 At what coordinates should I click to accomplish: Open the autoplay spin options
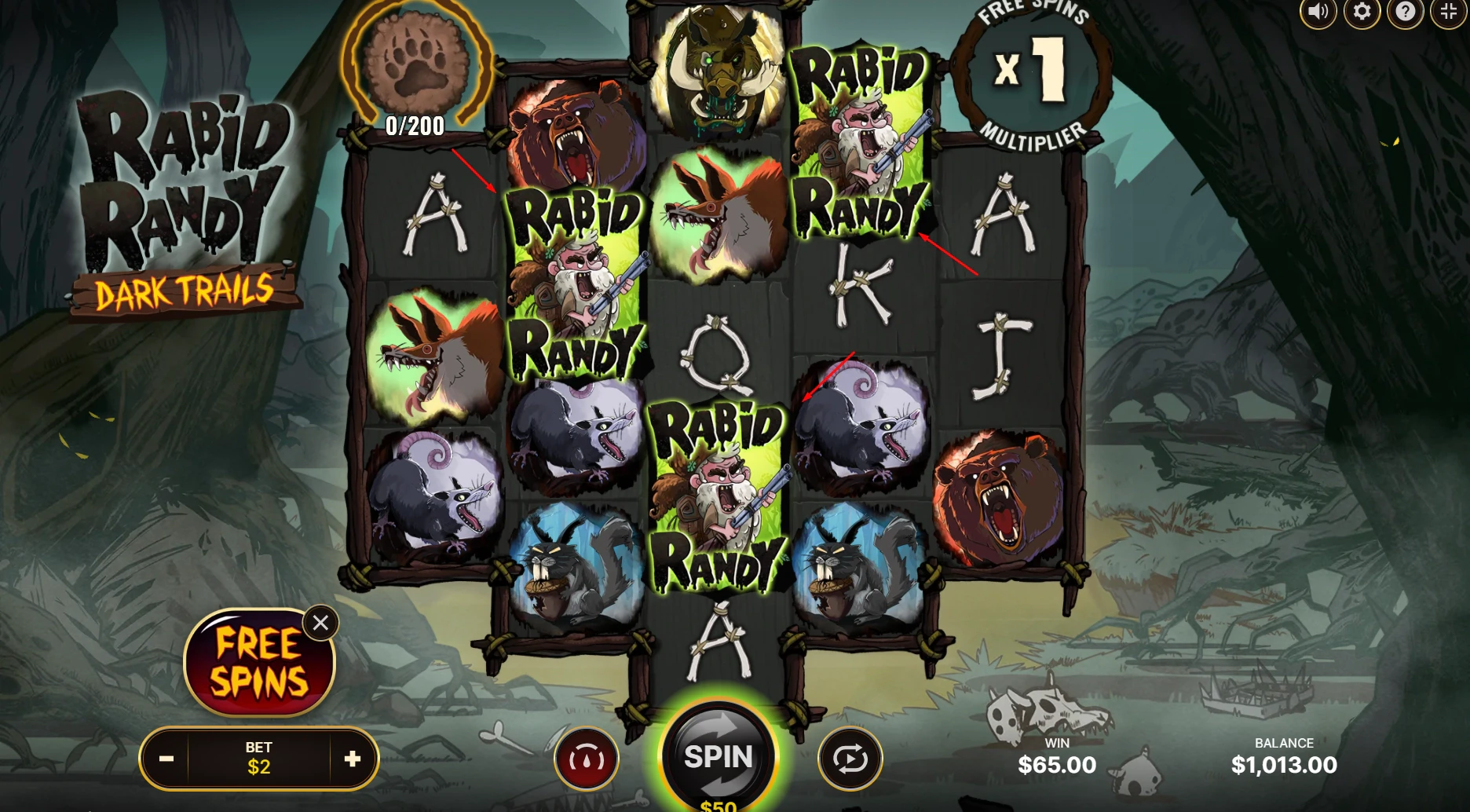click(850, 756)
